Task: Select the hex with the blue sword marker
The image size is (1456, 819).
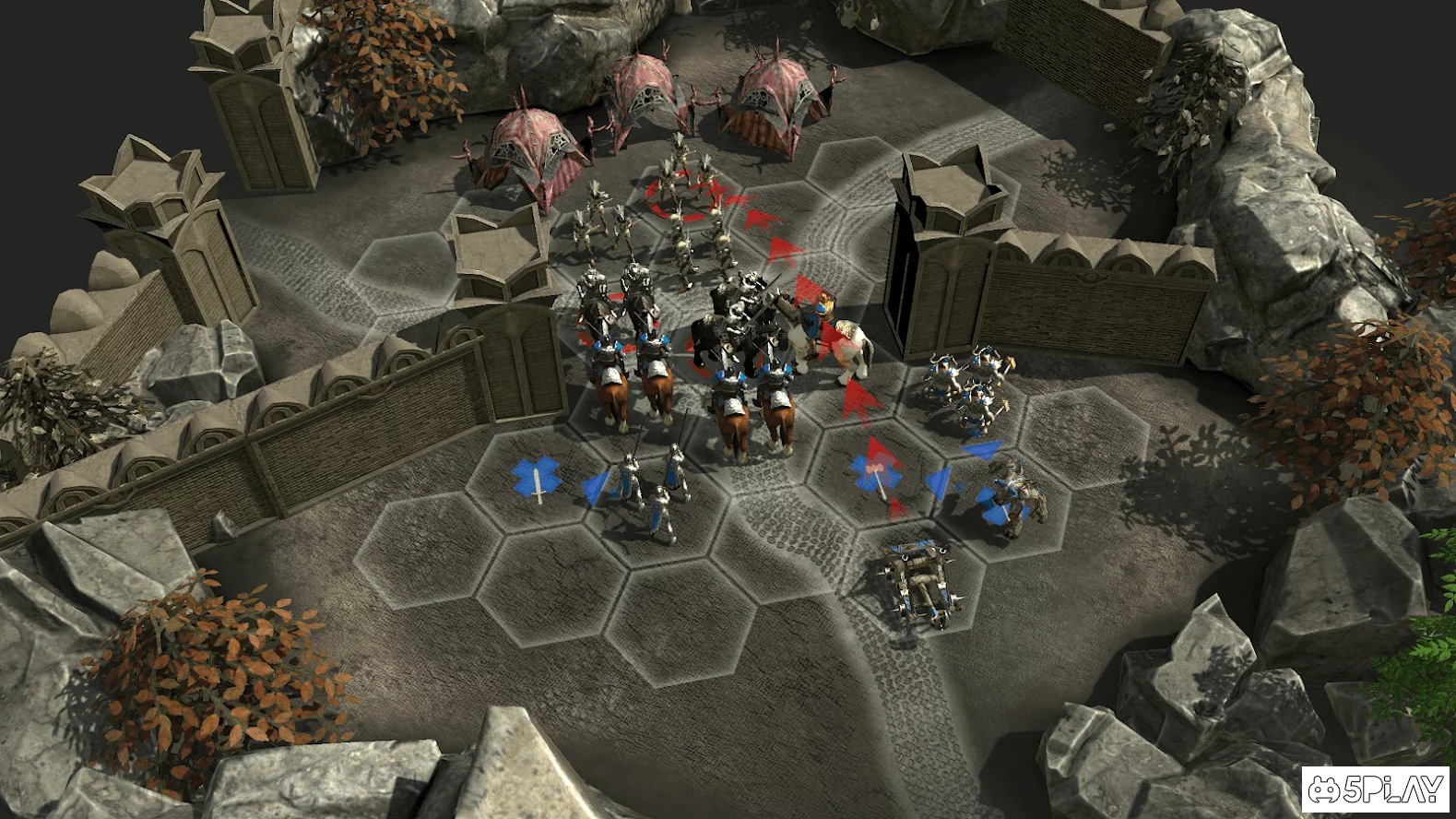Action: [x=537, y=478]
